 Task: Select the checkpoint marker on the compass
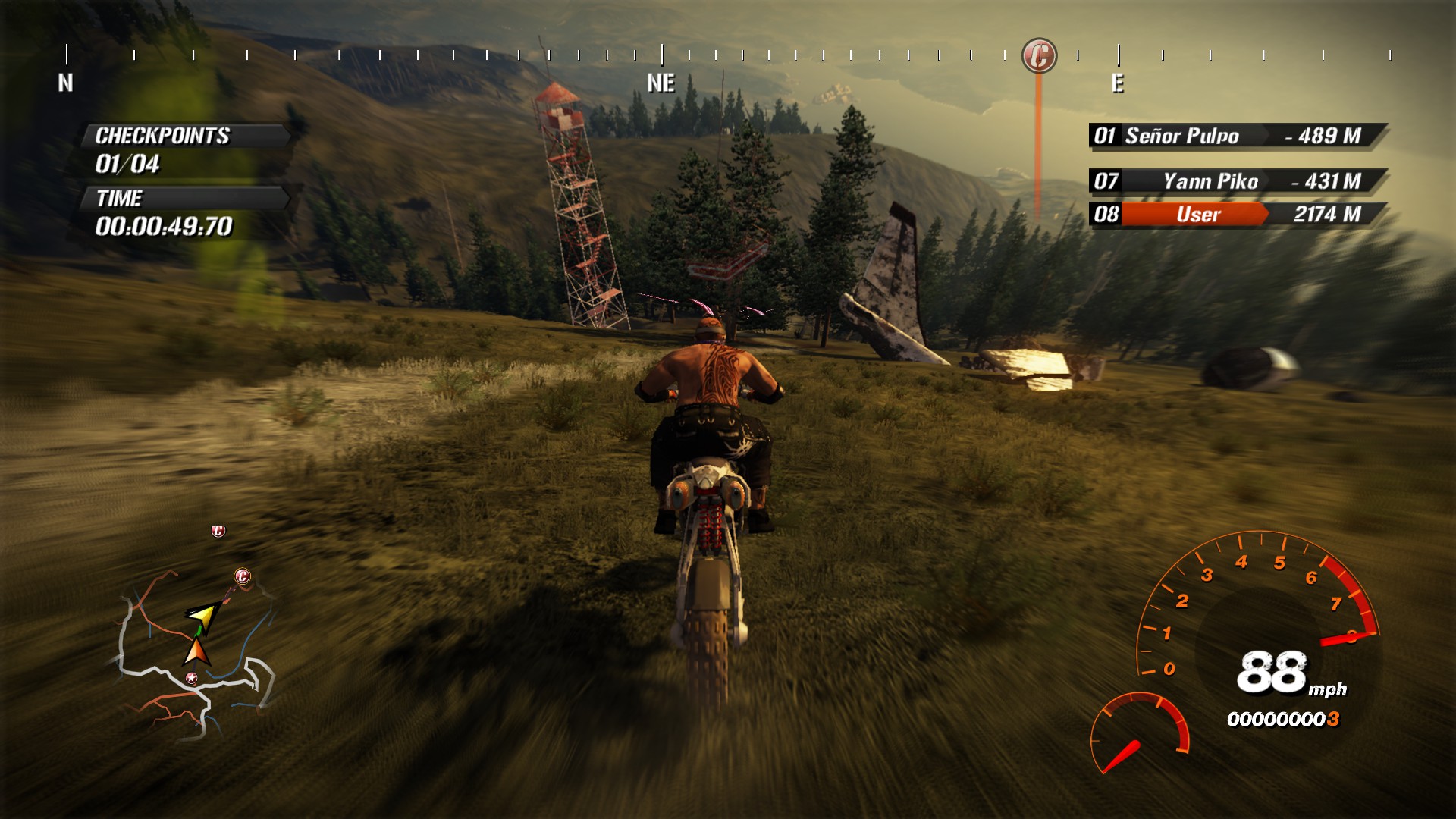1039,55
